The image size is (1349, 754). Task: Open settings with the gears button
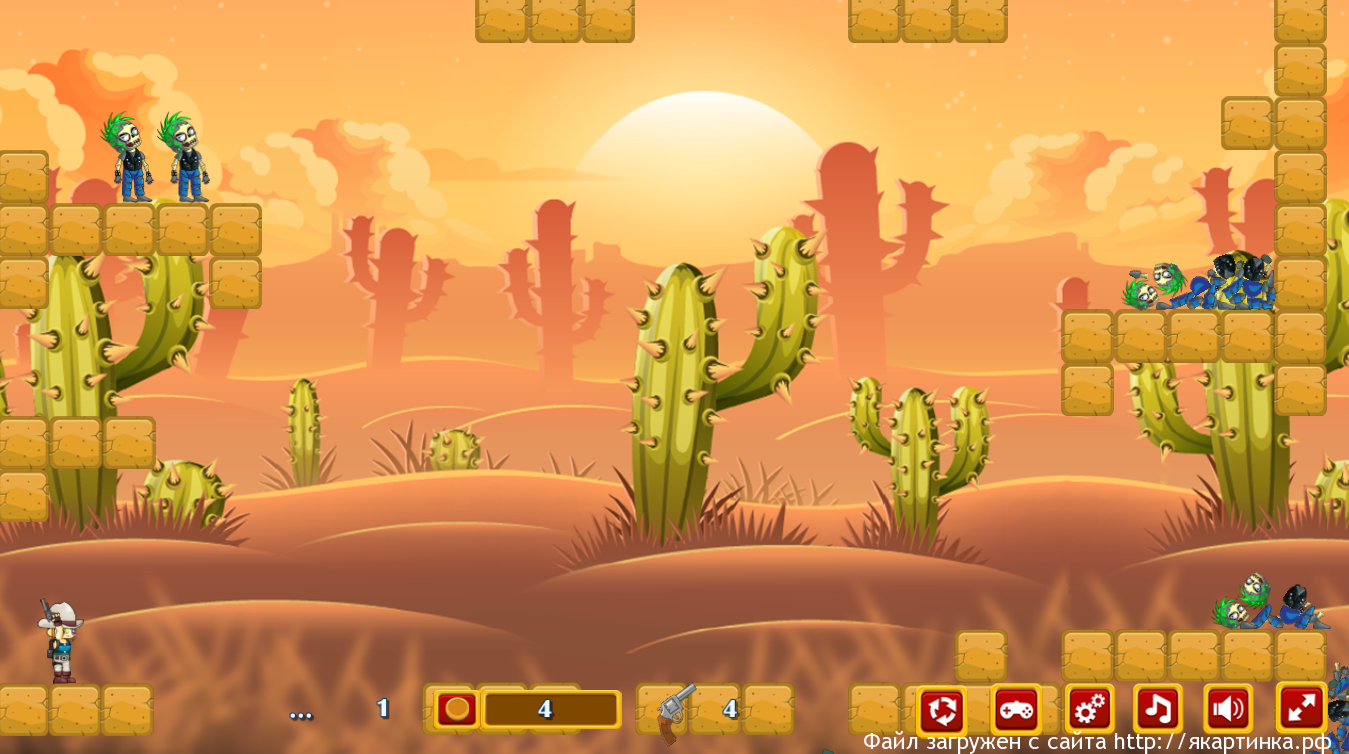(x=1089, y=710)
